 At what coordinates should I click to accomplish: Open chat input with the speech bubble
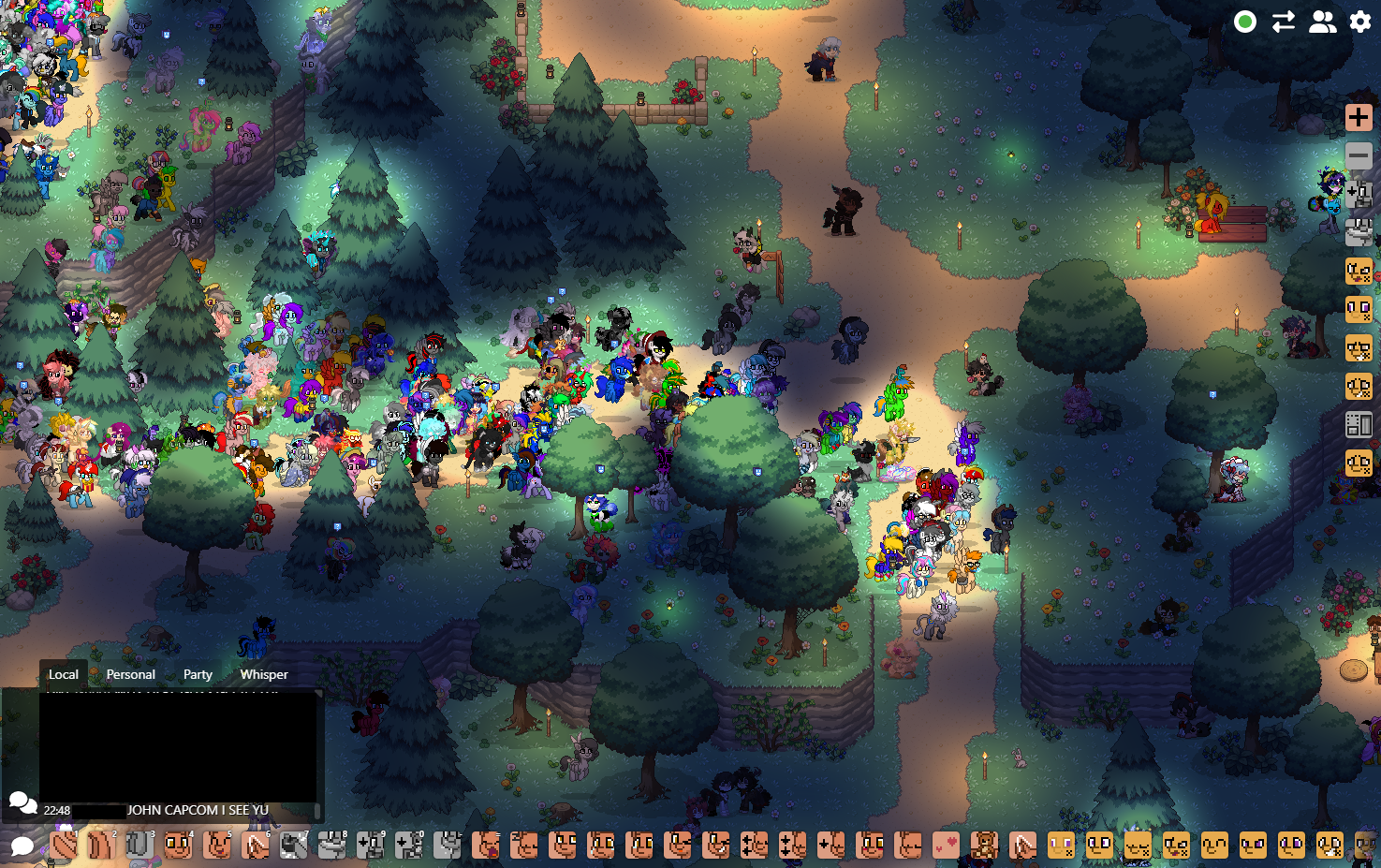point(22,846)
